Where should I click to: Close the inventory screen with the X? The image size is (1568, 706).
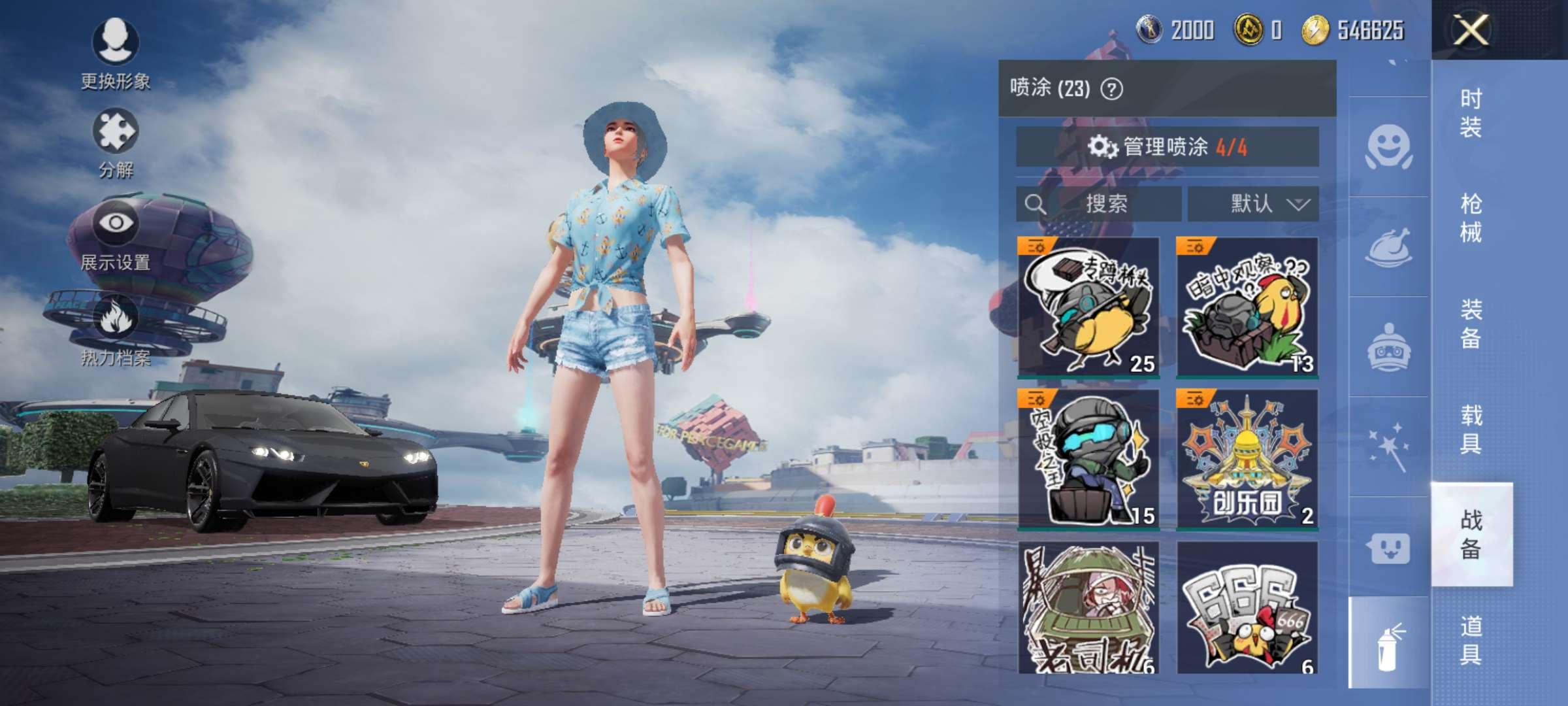click(1471, 29)
